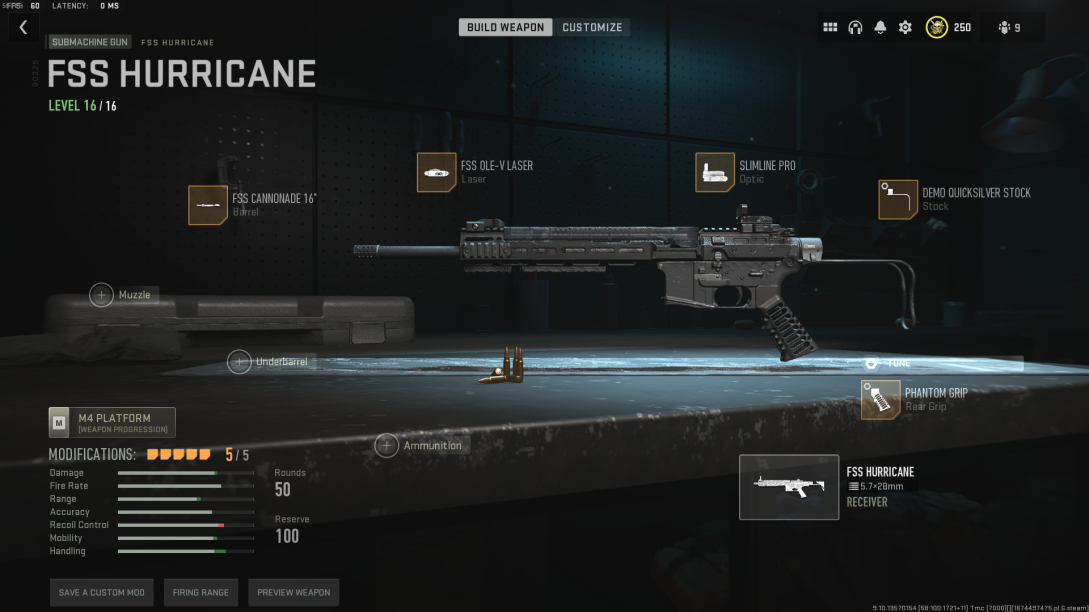Open the Customize tab
1089x612 pixels.
point(592,27)
